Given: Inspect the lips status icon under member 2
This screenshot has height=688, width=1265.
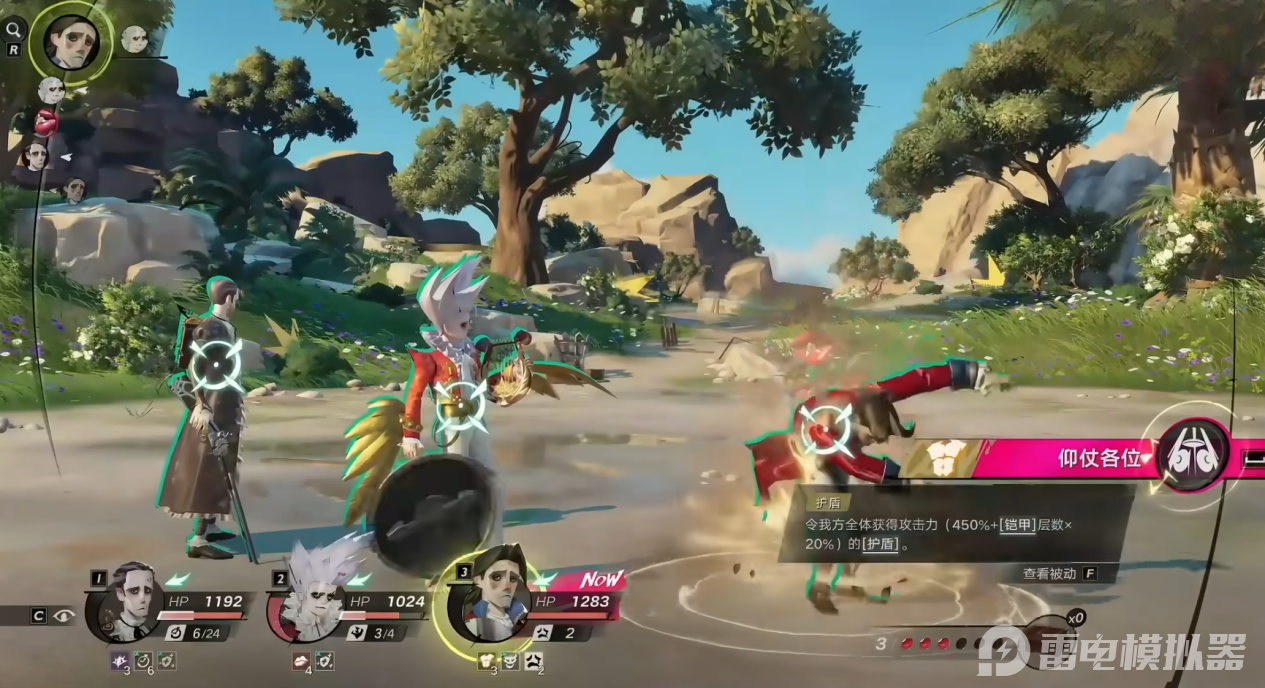Looking at the screenshot, I should (301, 661).
